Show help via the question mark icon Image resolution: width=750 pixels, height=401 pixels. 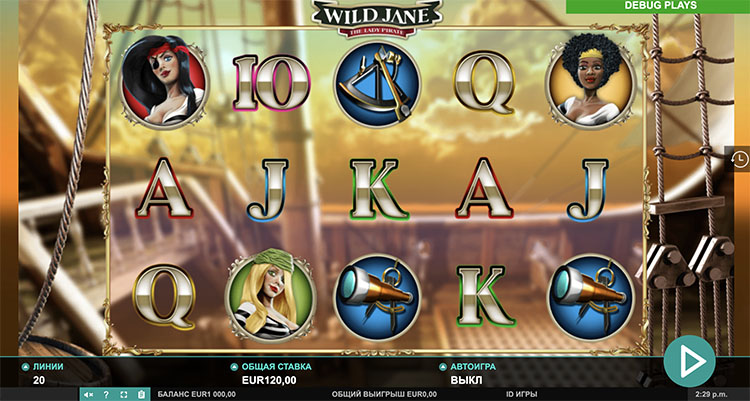106,394
